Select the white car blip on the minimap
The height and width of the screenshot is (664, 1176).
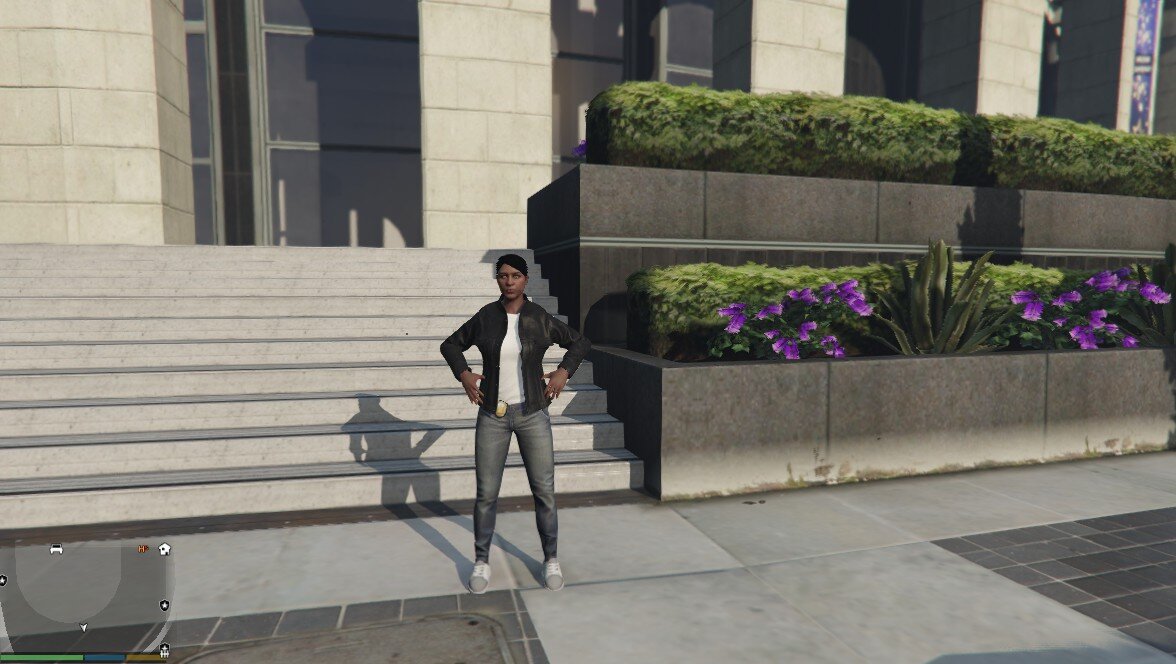tap(57, 549)
